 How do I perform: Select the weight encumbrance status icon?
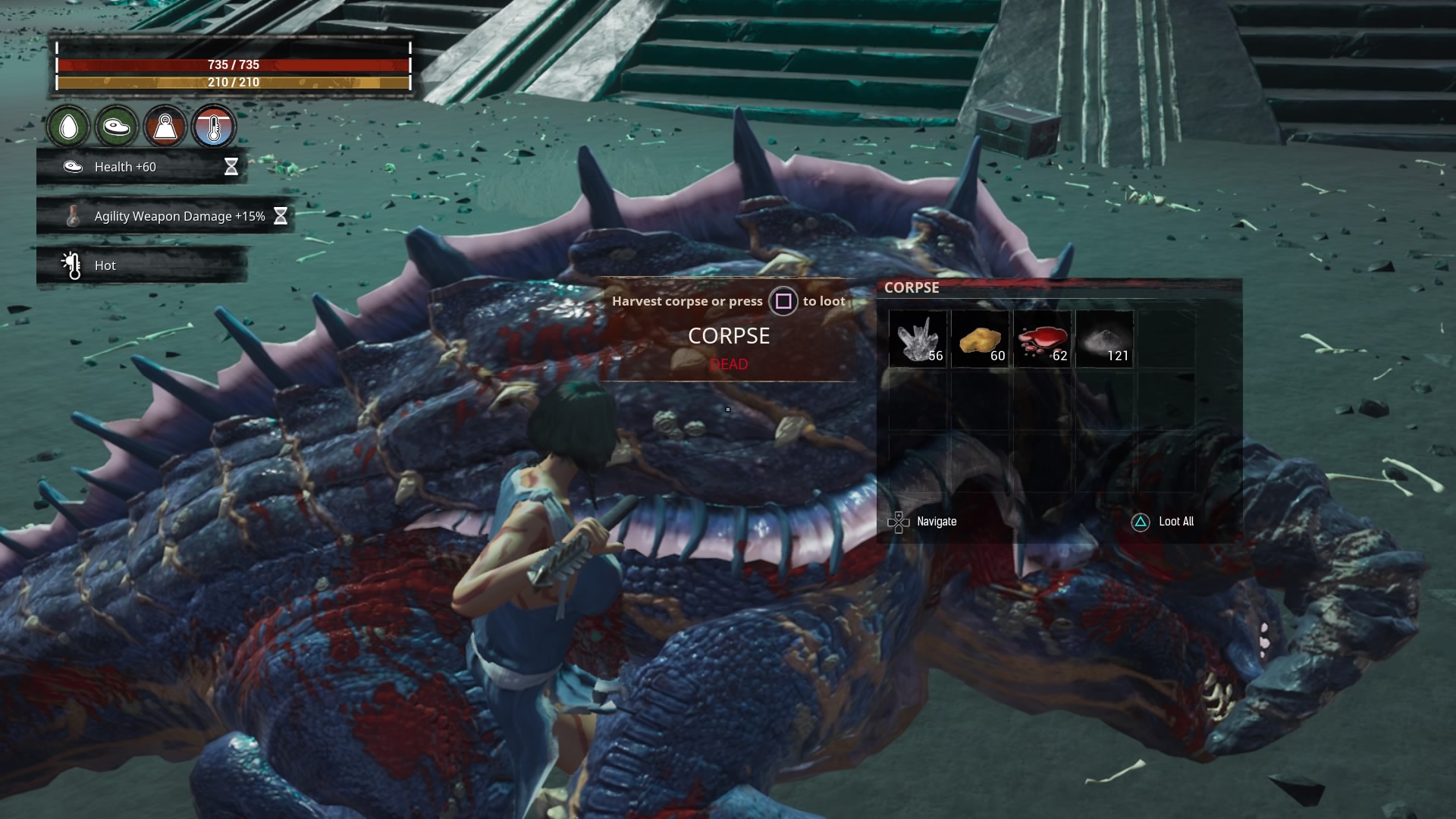pos(165,127)
